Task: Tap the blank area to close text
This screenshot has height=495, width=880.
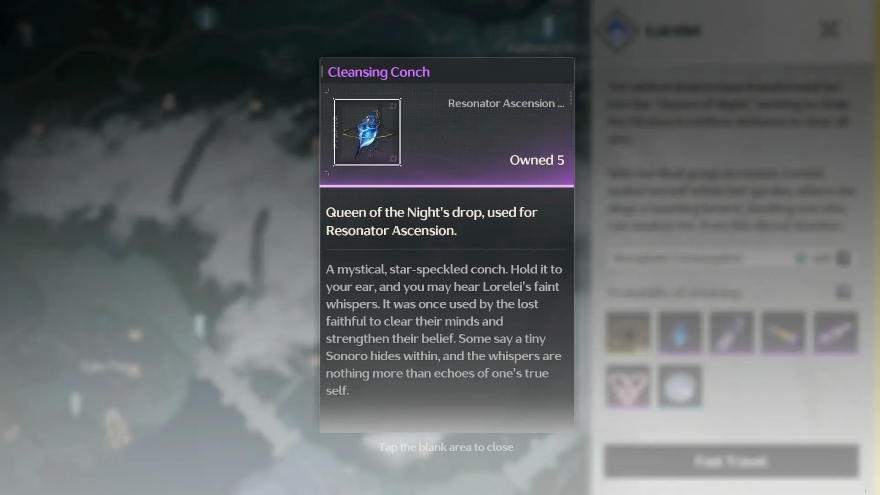Action: [446, 447]
